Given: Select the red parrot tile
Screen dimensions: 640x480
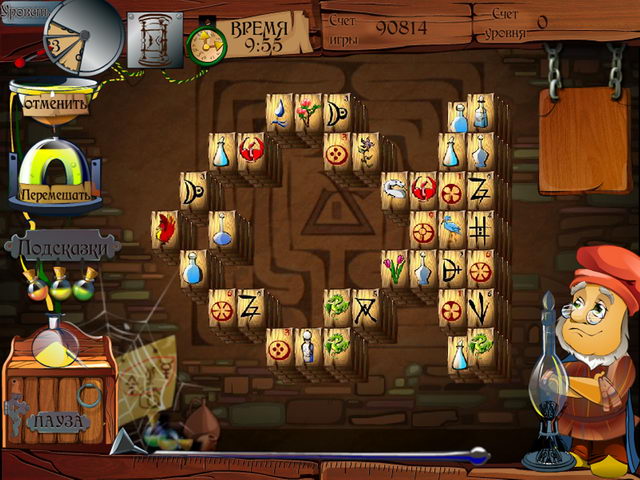Looking at the screenshot, I should click(165, 228).
